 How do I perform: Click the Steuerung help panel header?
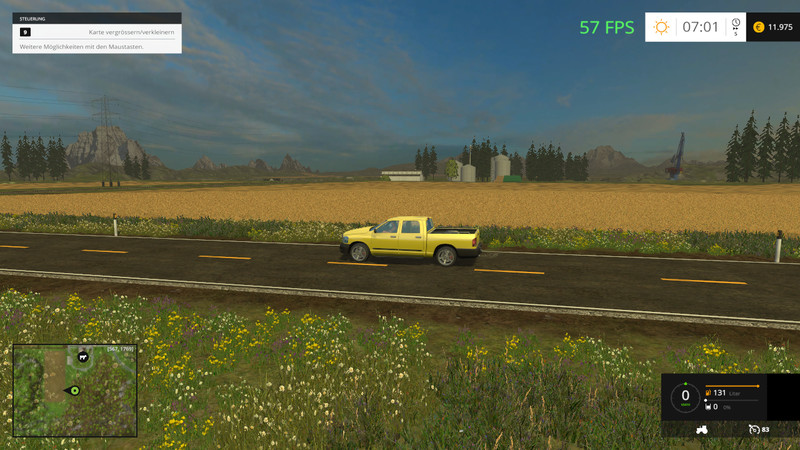(97, 18)
